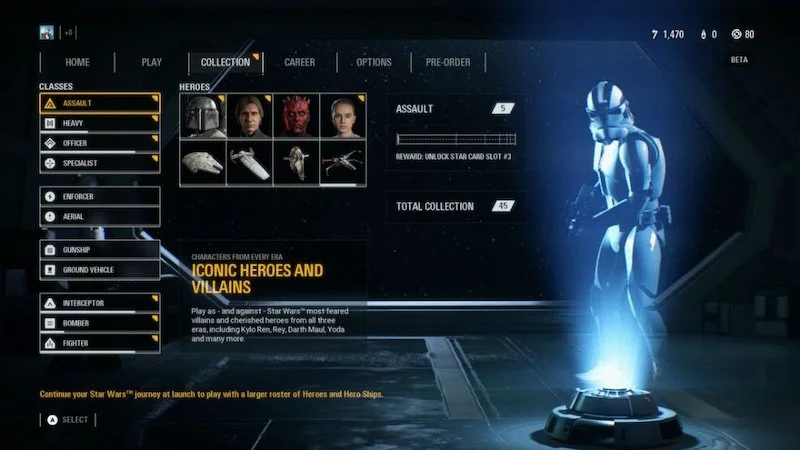
Task: Select the Aerial class
Action: [x=99, y=216]
